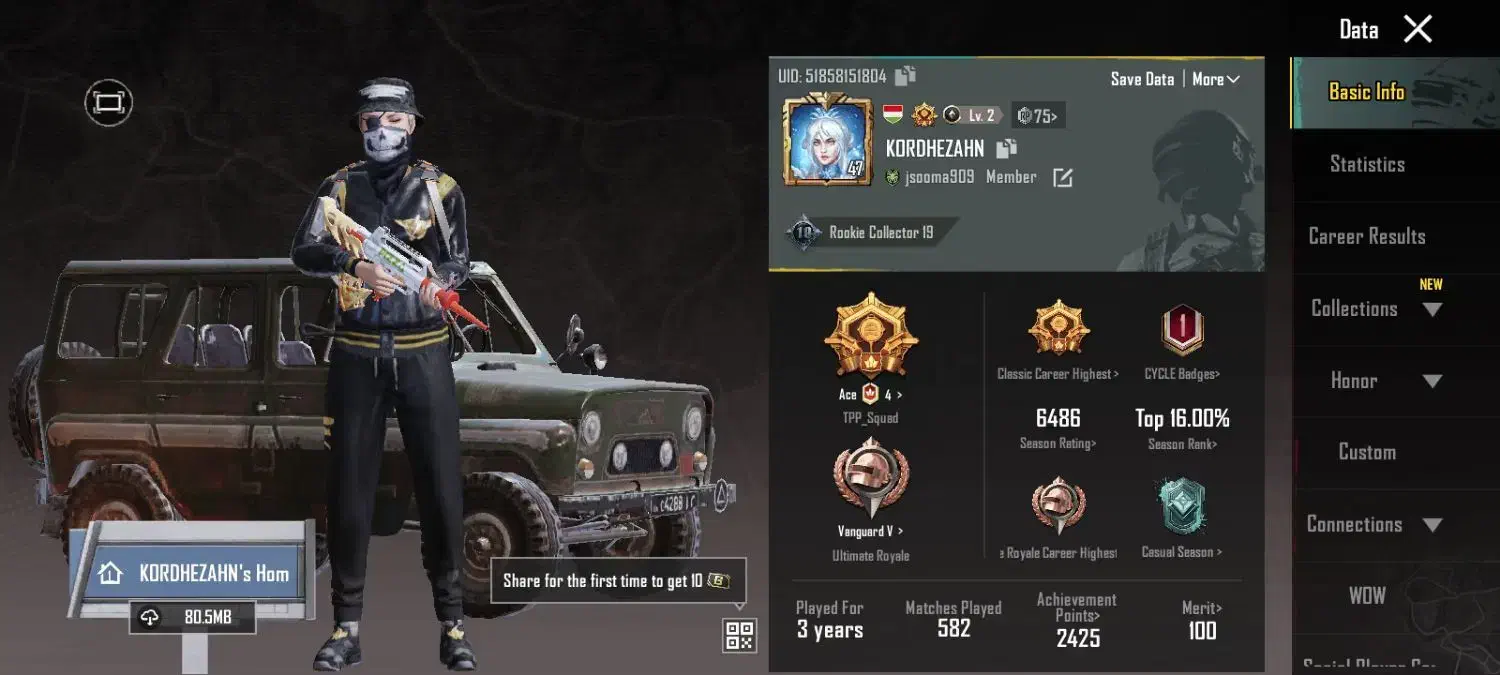Close the Data profile screen
The width and height of the screenshot is (1500, 675).
click(1418, 29)
